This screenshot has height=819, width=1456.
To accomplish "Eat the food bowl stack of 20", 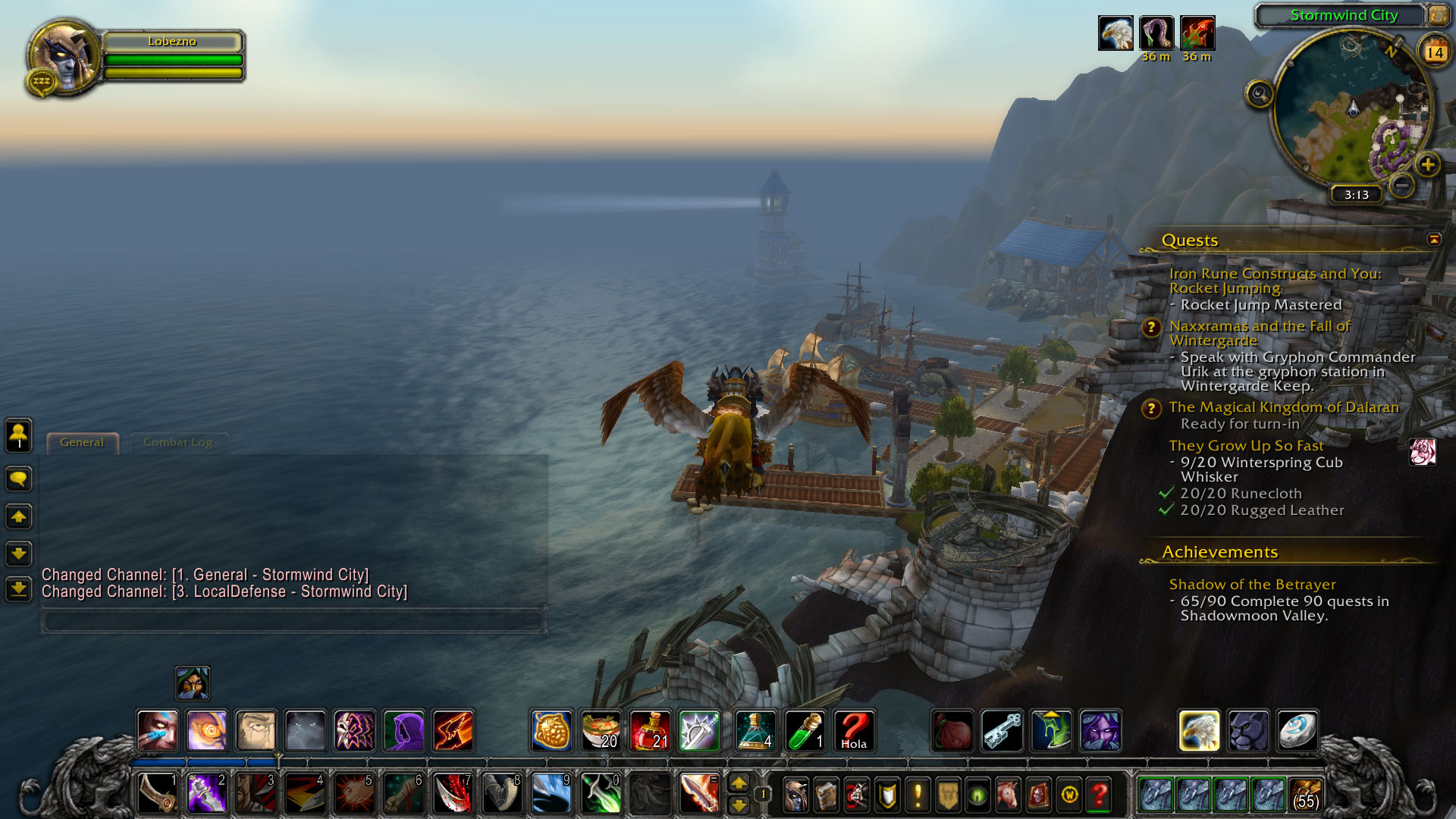I will click(601, 731).
